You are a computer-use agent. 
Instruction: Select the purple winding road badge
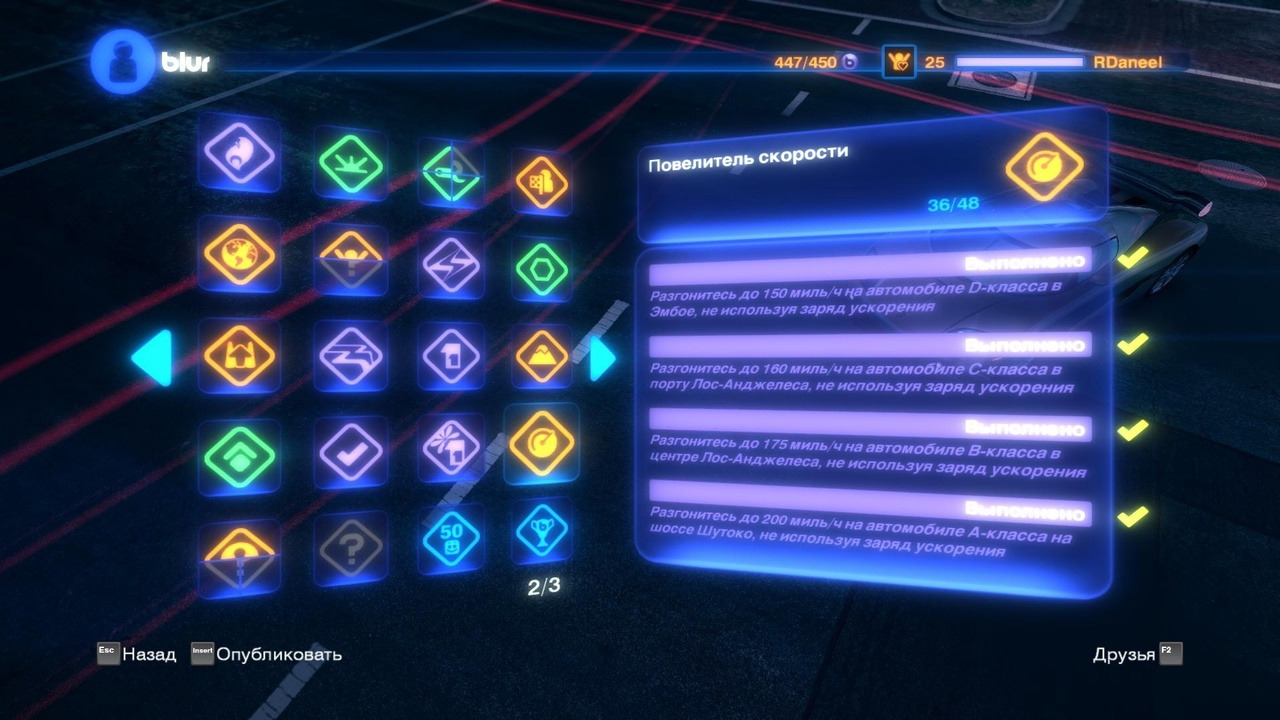tap(349, 355)
